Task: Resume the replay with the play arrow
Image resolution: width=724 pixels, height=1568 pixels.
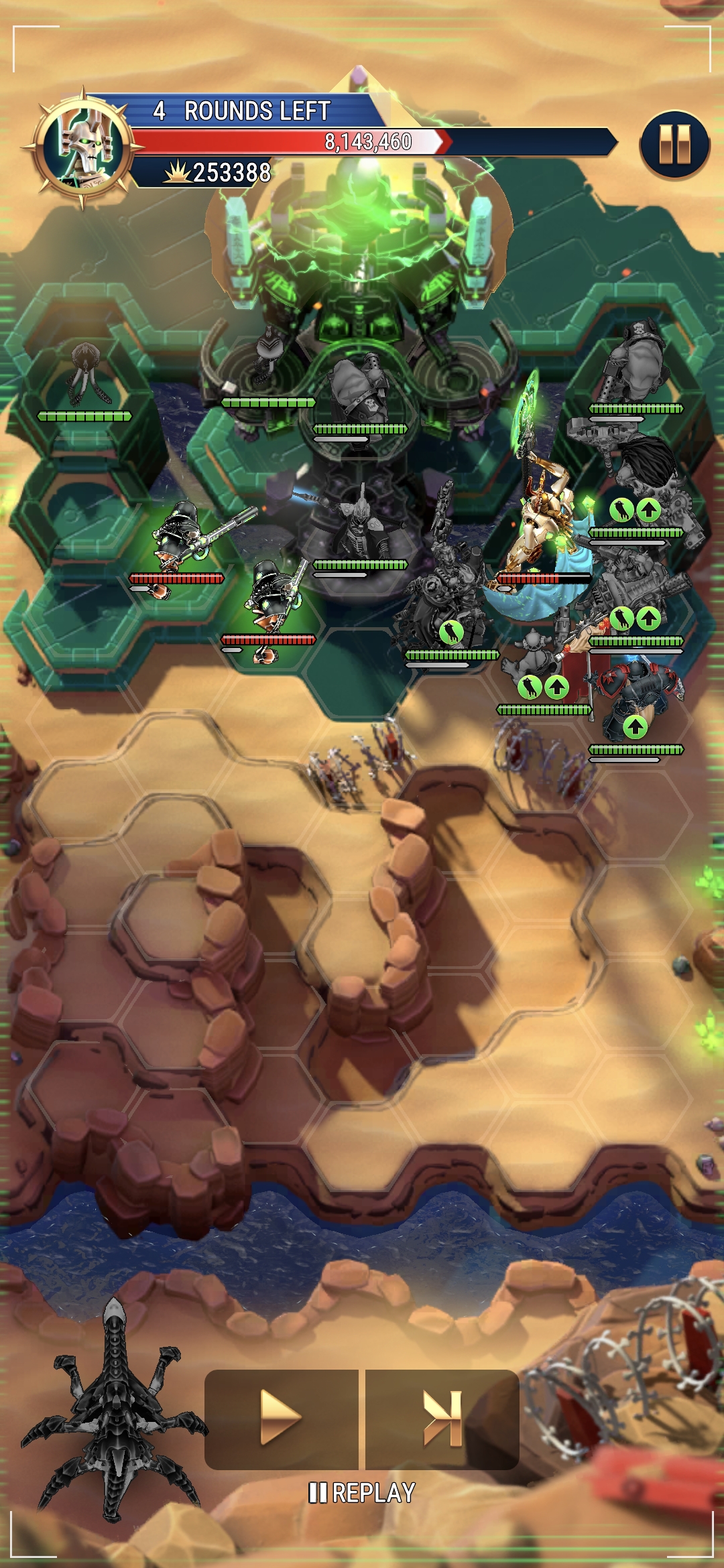Action: click(280, 1417)
